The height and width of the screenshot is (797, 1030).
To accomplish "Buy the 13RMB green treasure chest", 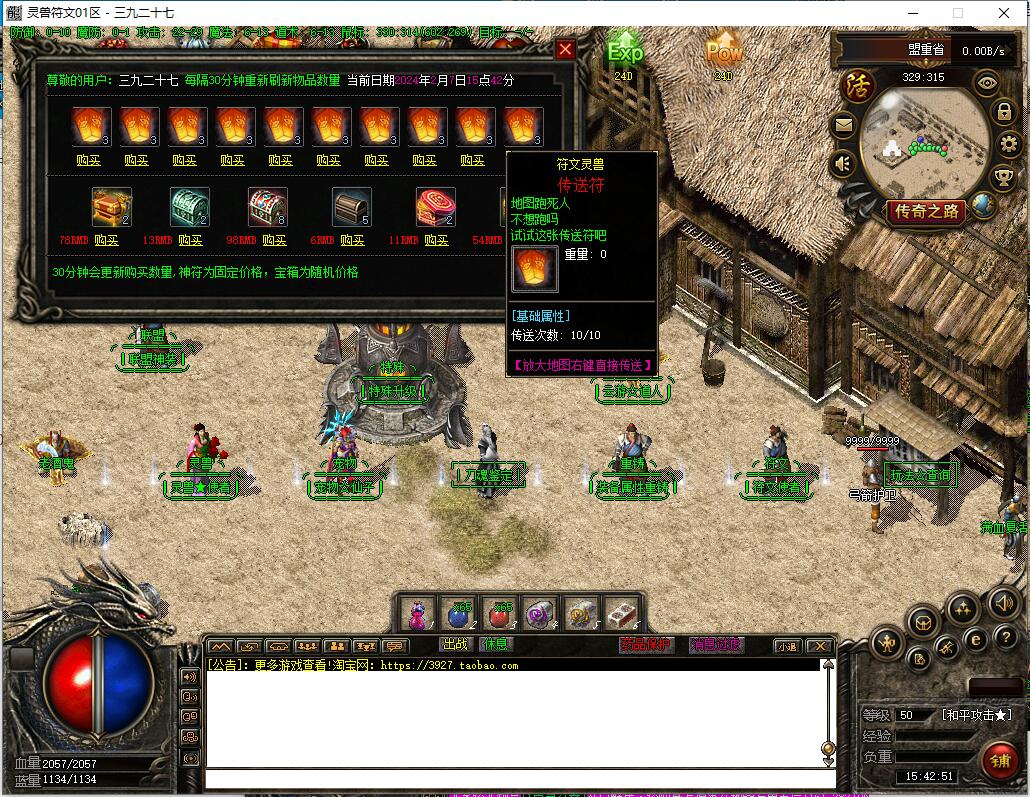I will point(190,240).
